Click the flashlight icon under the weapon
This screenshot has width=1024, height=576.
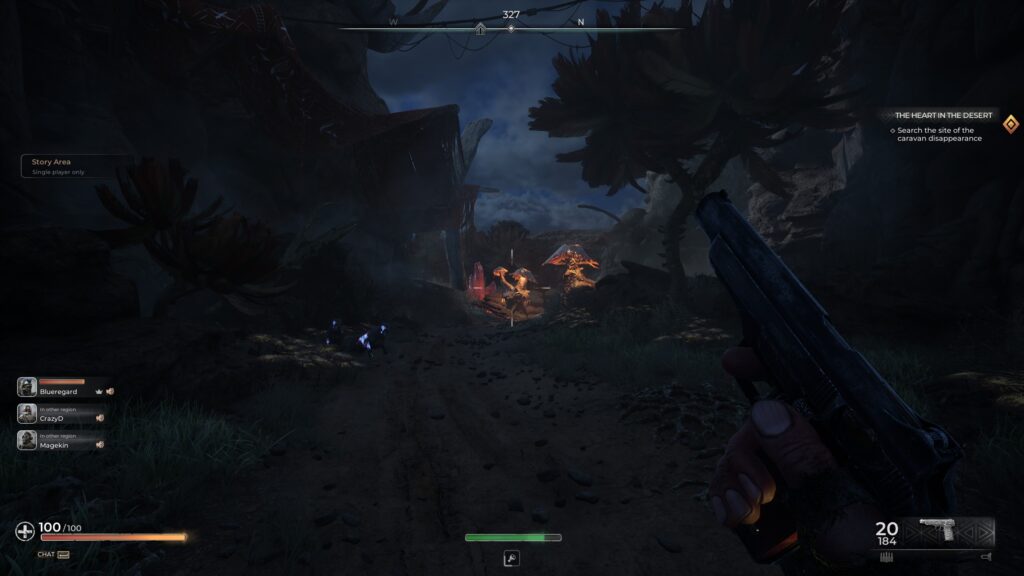coord(986,557)
